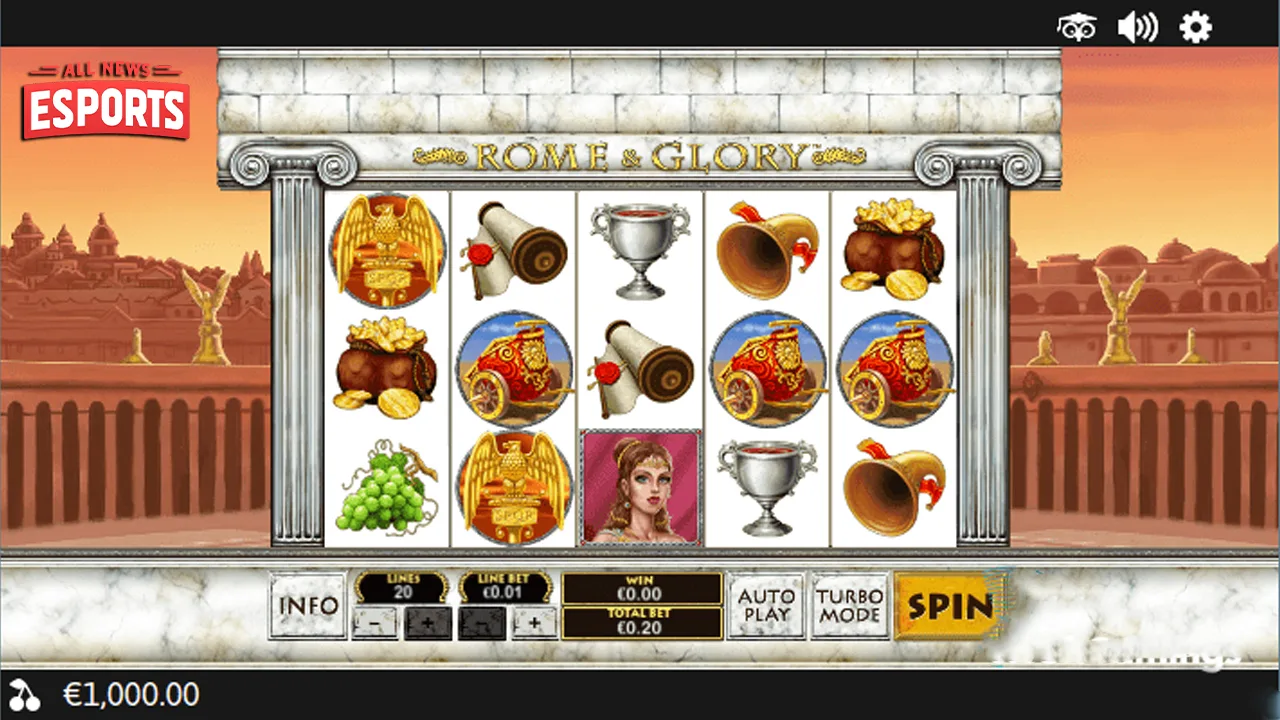
Task: Select the cherries icon near the balance
Action: pos(27,693)
